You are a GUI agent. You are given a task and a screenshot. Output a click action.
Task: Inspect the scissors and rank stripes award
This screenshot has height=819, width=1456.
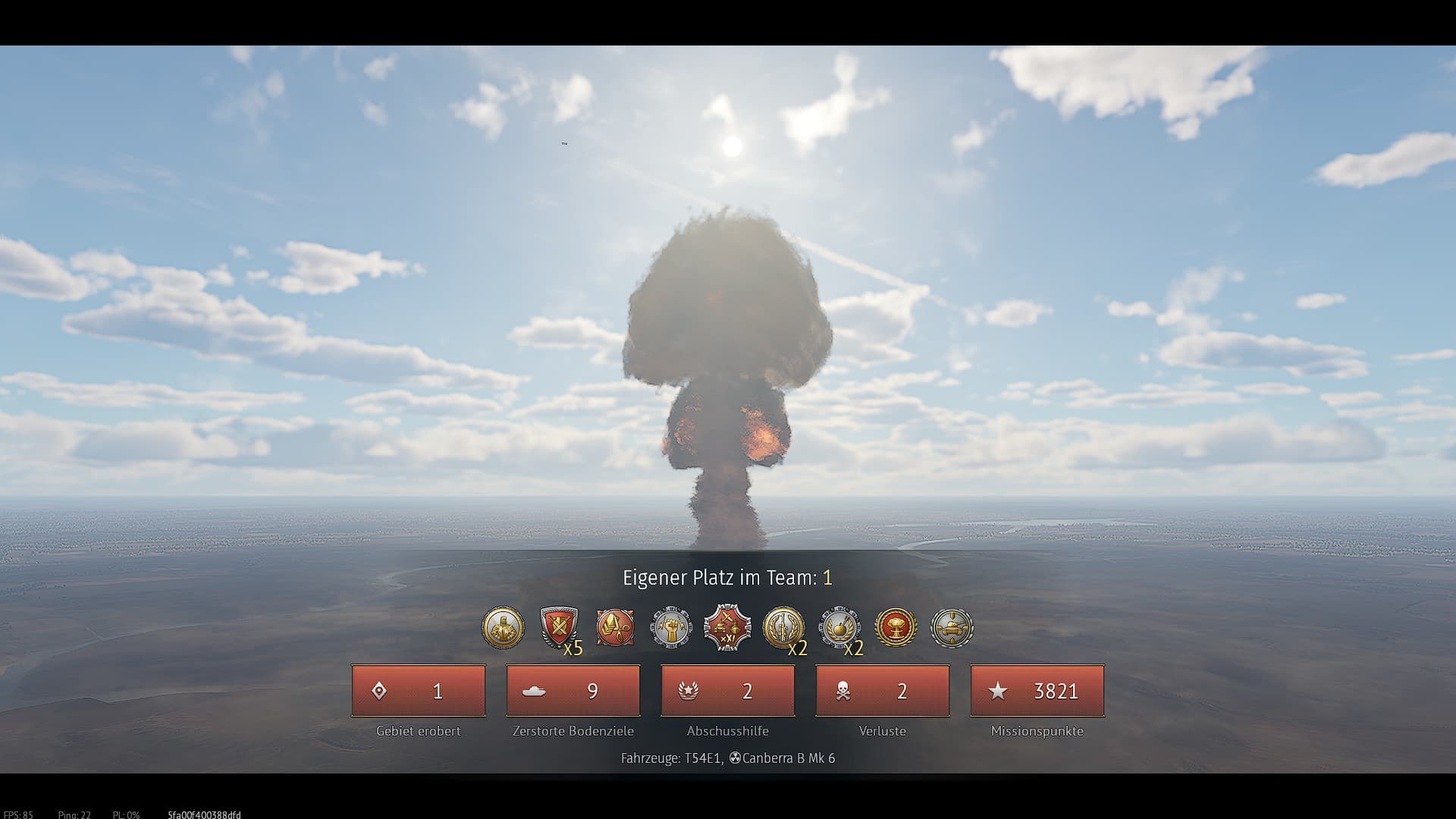[615, 628]
